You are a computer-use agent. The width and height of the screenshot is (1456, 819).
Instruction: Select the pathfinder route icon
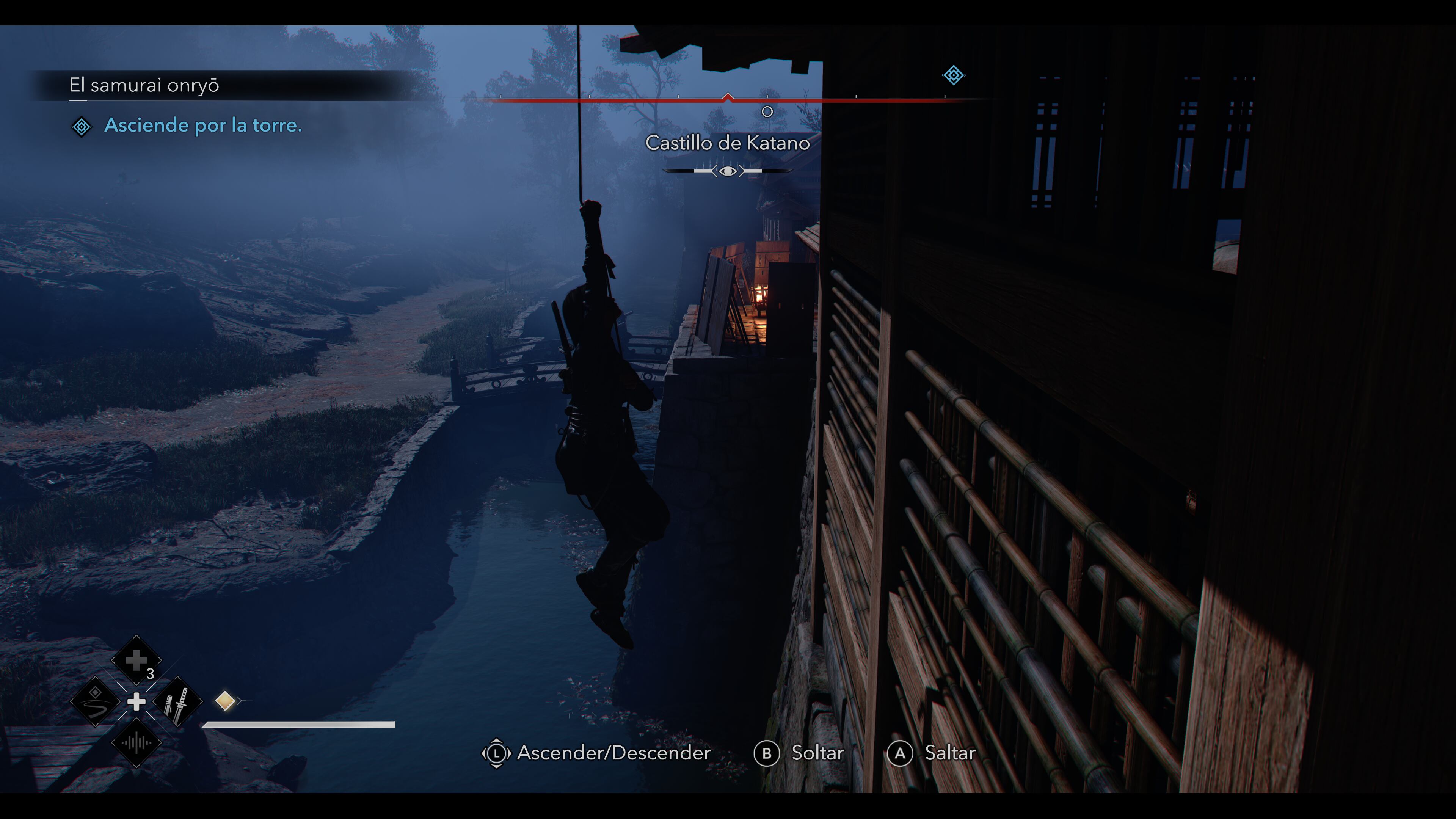(95, 701)
